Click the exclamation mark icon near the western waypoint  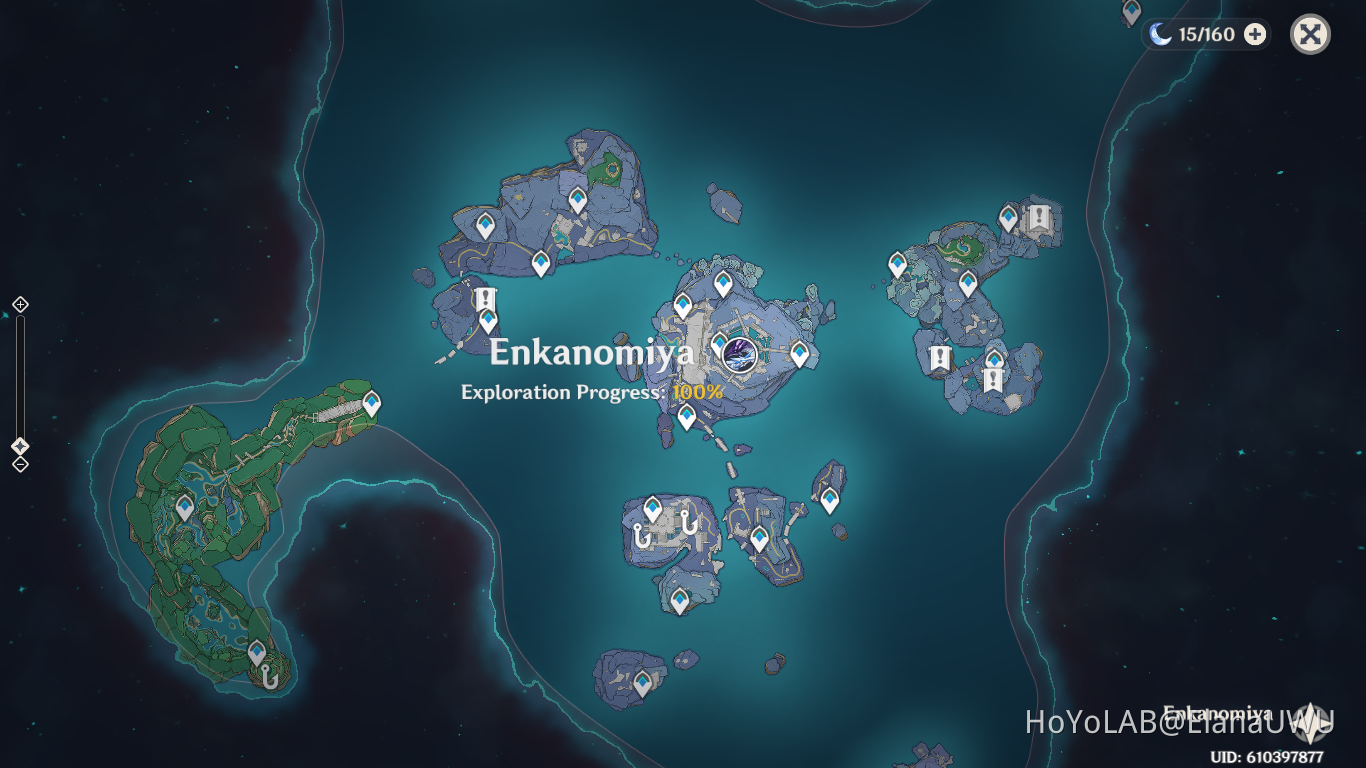(x=484, y=299)
